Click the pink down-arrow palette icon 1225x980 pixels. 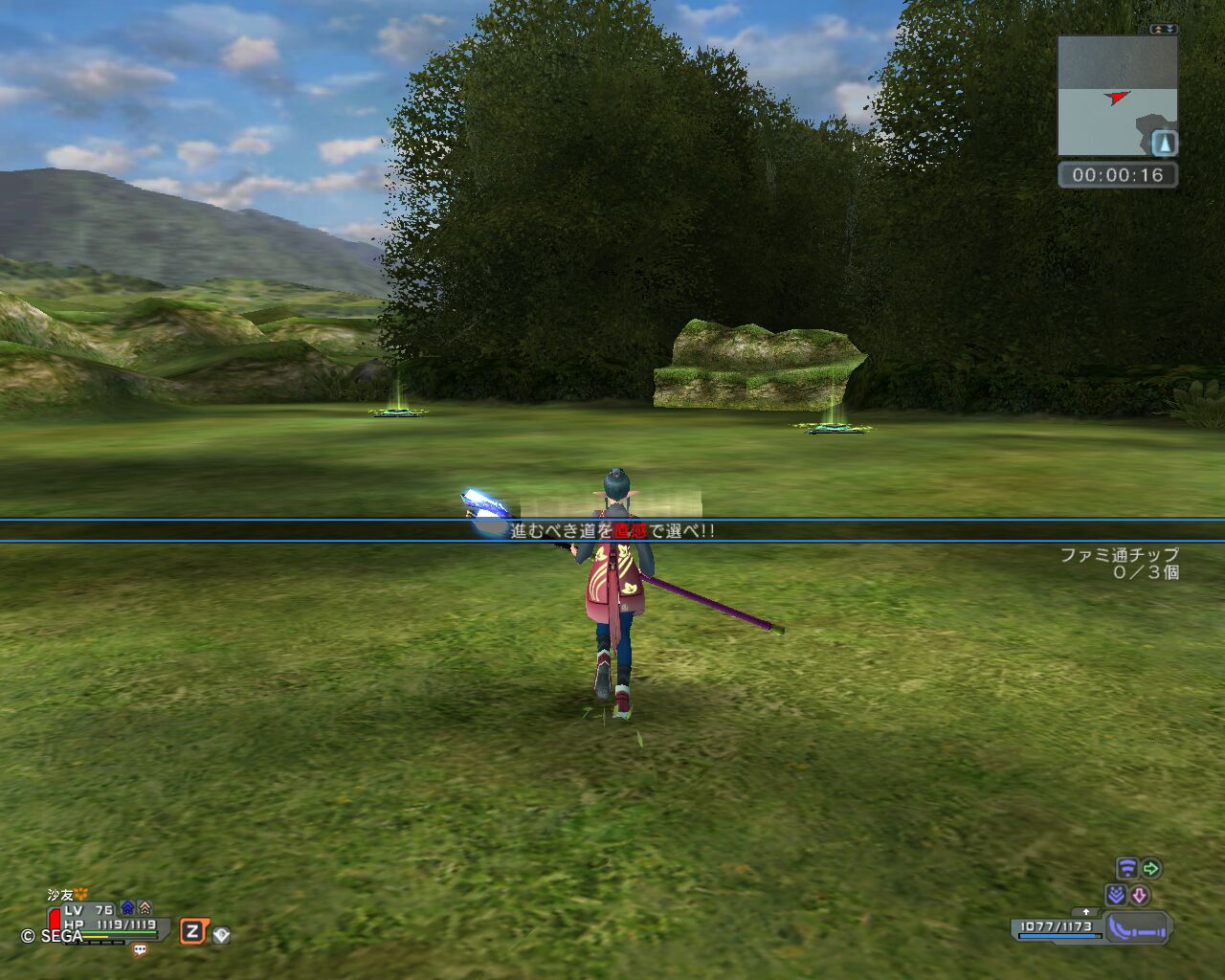point(1139,896)
